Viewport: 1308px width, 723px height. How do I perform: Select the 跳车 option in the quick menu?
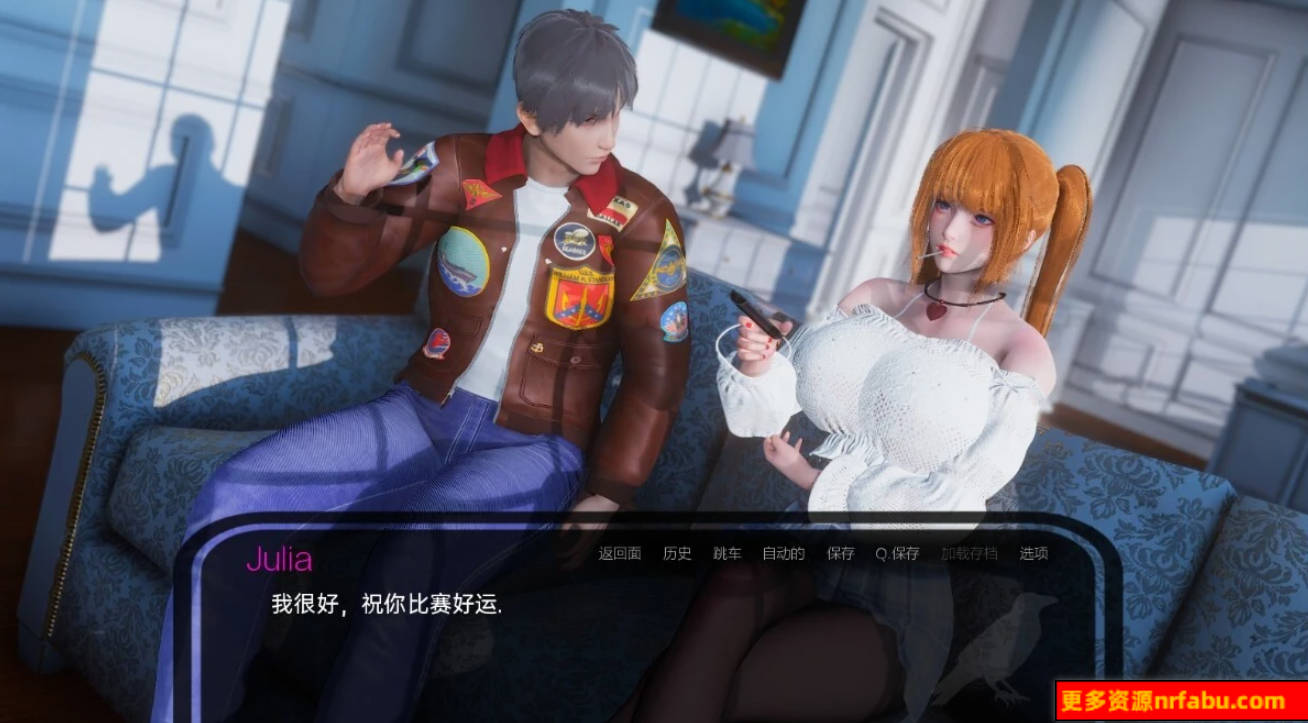[x=726, y=552]
